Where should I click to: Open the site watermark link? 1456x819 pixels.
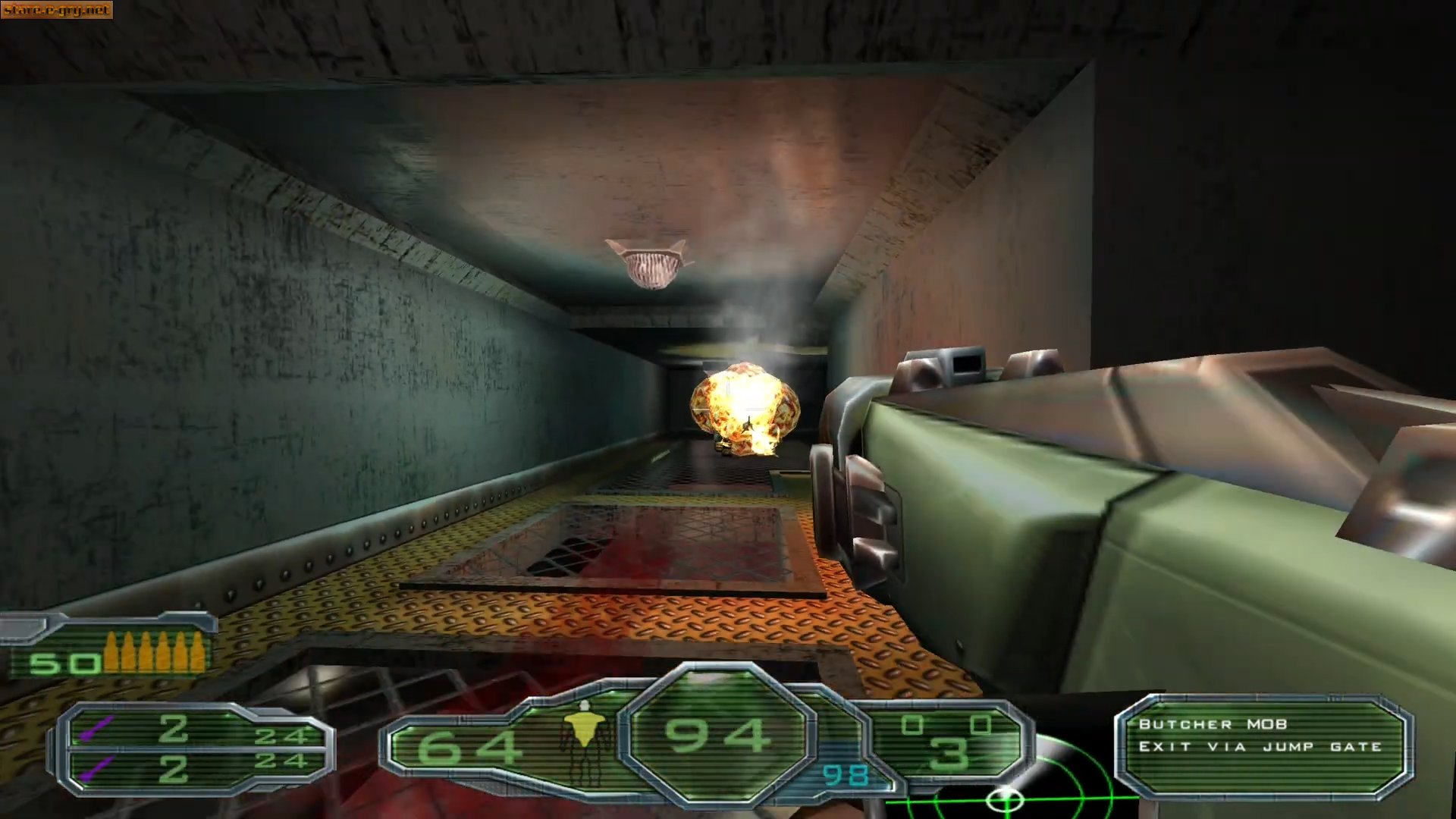tap(57, 10)
